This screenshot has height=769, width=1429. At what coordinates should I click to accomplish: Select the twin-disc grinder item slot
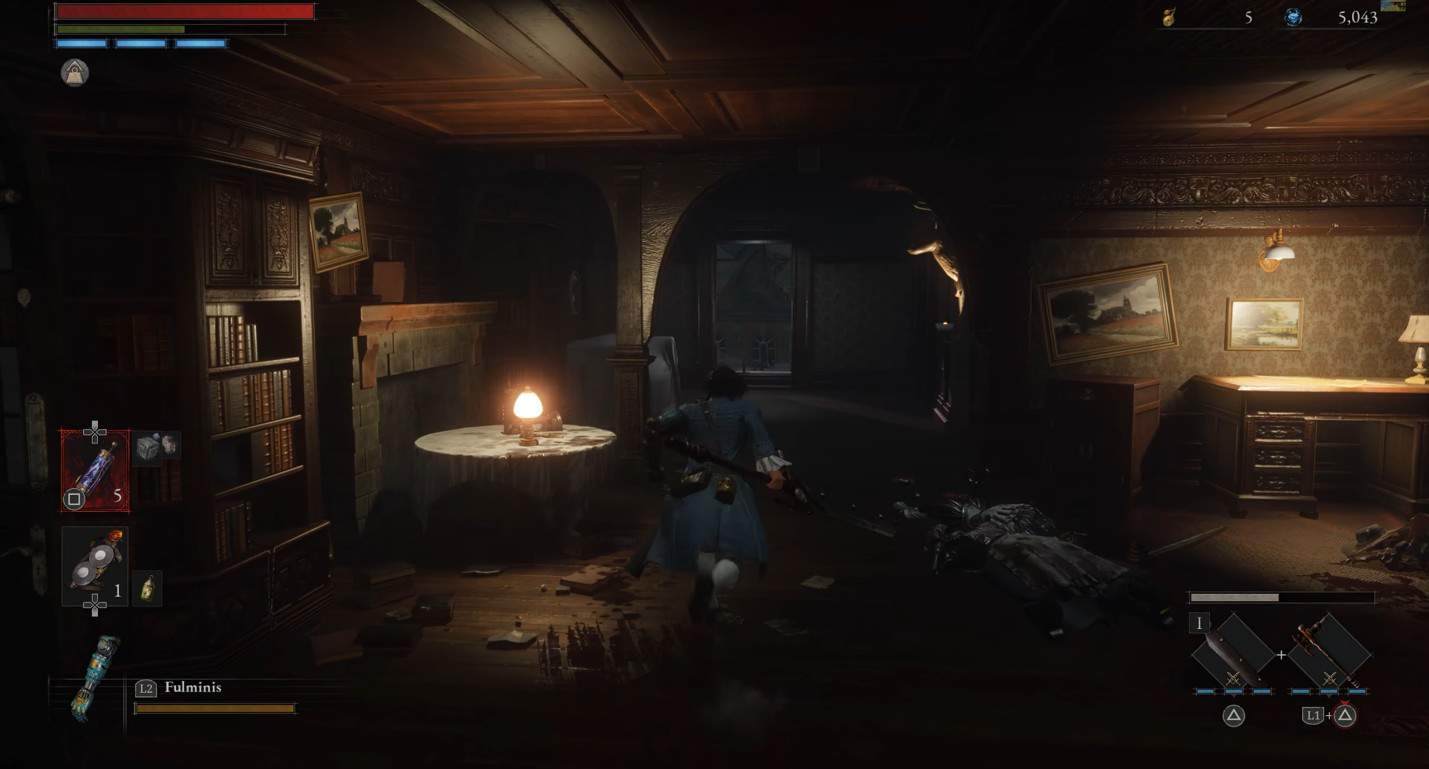94,566
